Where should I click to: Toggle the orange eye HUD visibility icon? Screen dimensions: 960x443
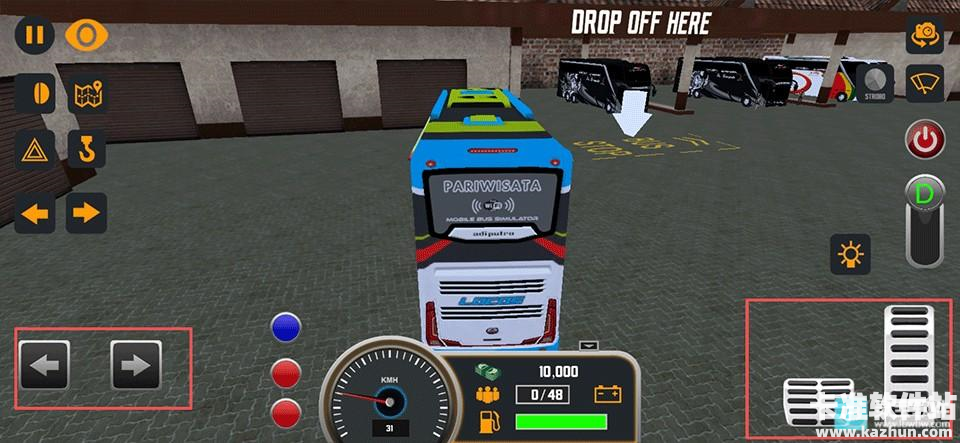click(86, 35)
